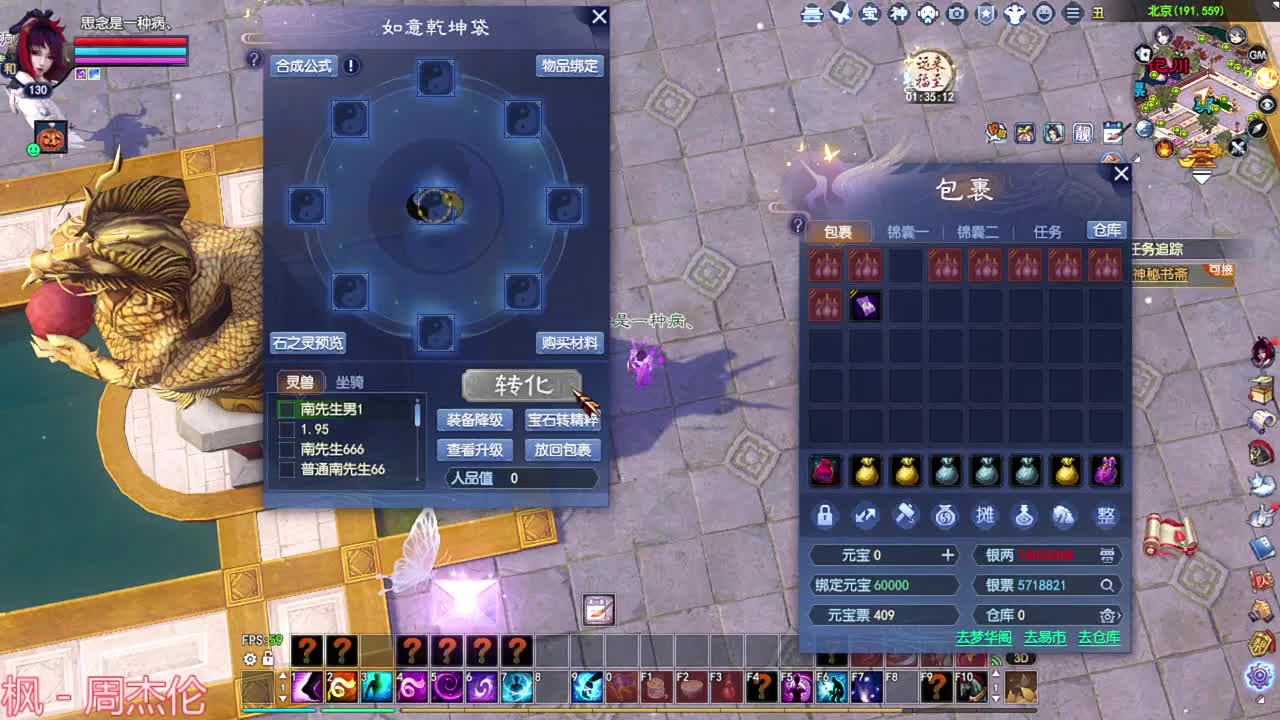Tidy the bag with the 整 sort icon

coord(1105,516)
